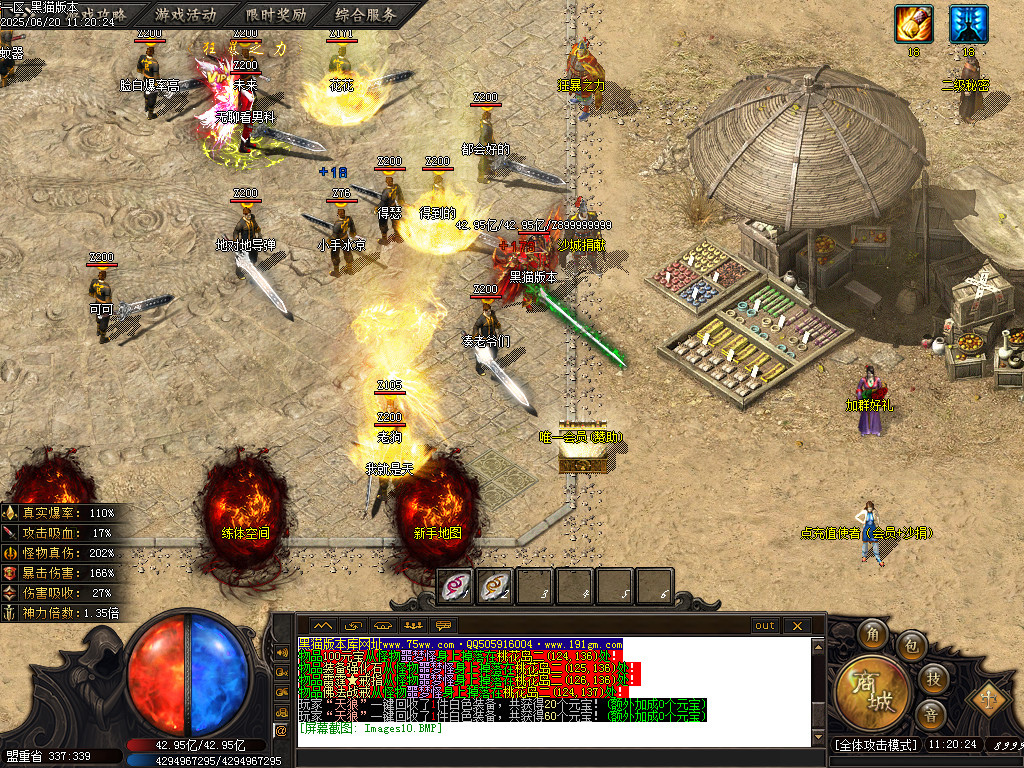Close the chat window with X
This screenshot has height=768, width=1024.
point(797,626)
